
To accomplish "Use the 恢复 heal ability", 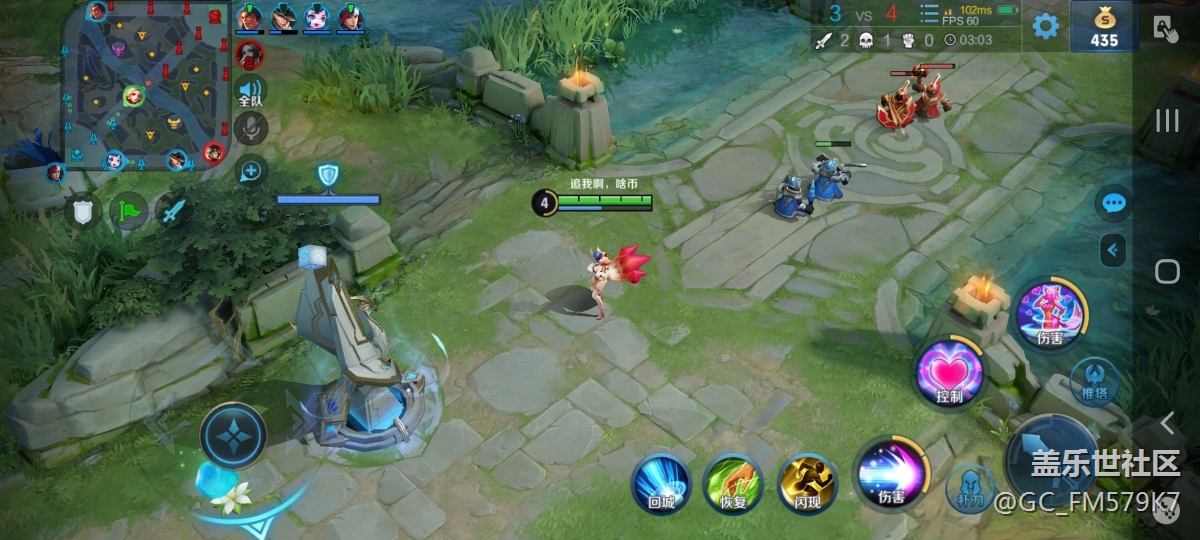I will click(733, 484).
